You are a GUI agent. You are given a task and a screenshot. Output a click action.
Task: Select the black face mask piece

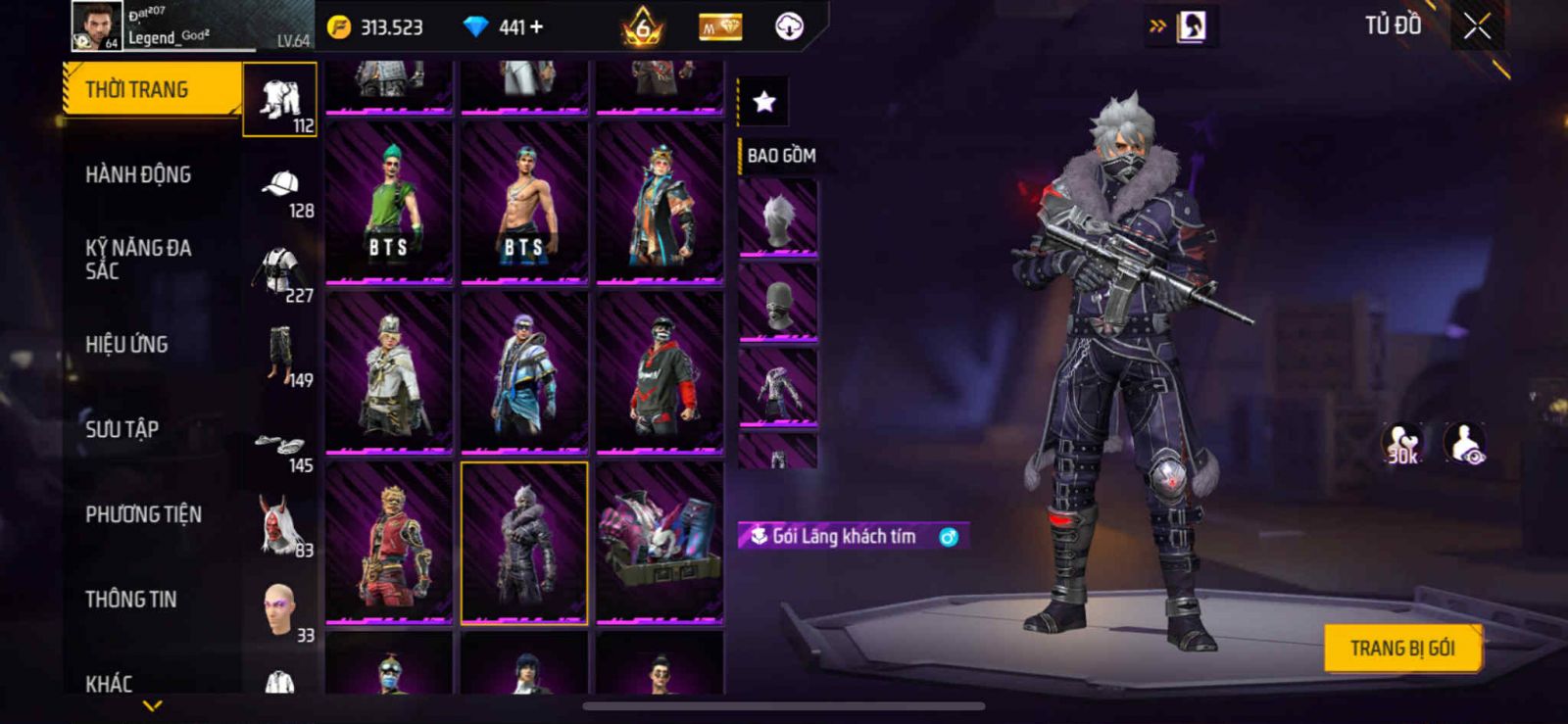coord(777,304)
